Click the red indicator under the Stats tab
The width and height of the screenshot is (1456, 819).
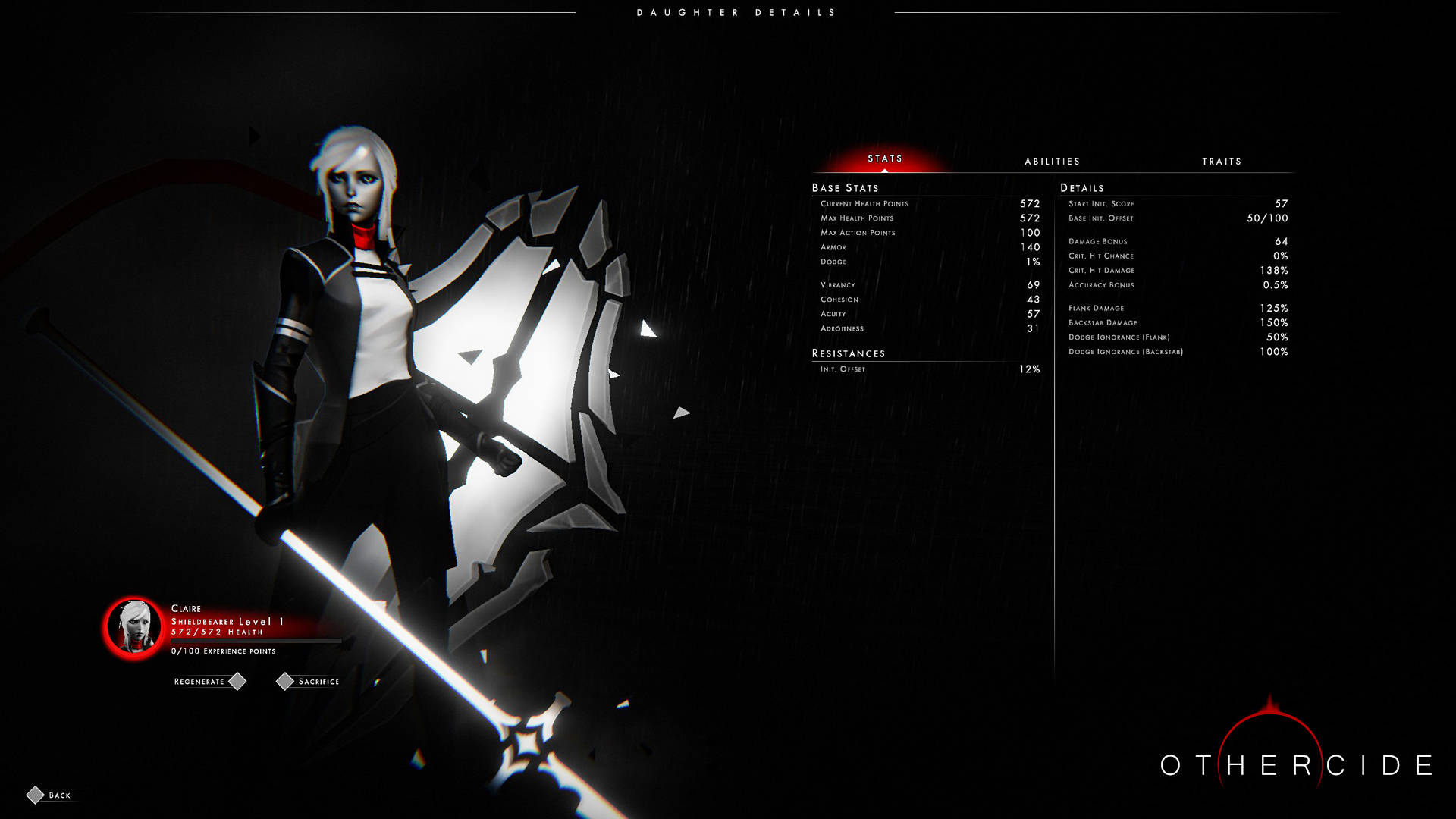coord(886,170)
